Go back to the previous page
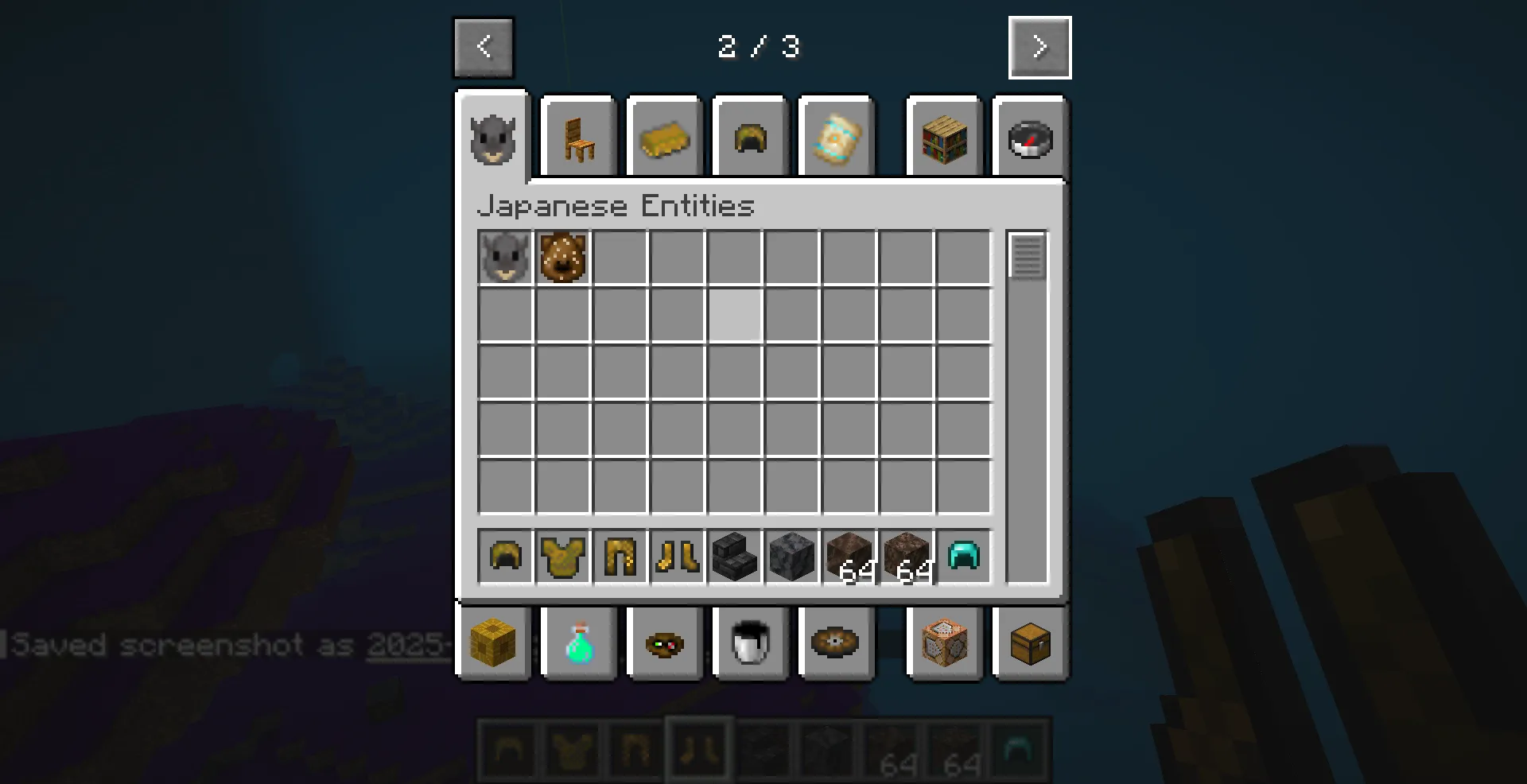 pos(483,47)
